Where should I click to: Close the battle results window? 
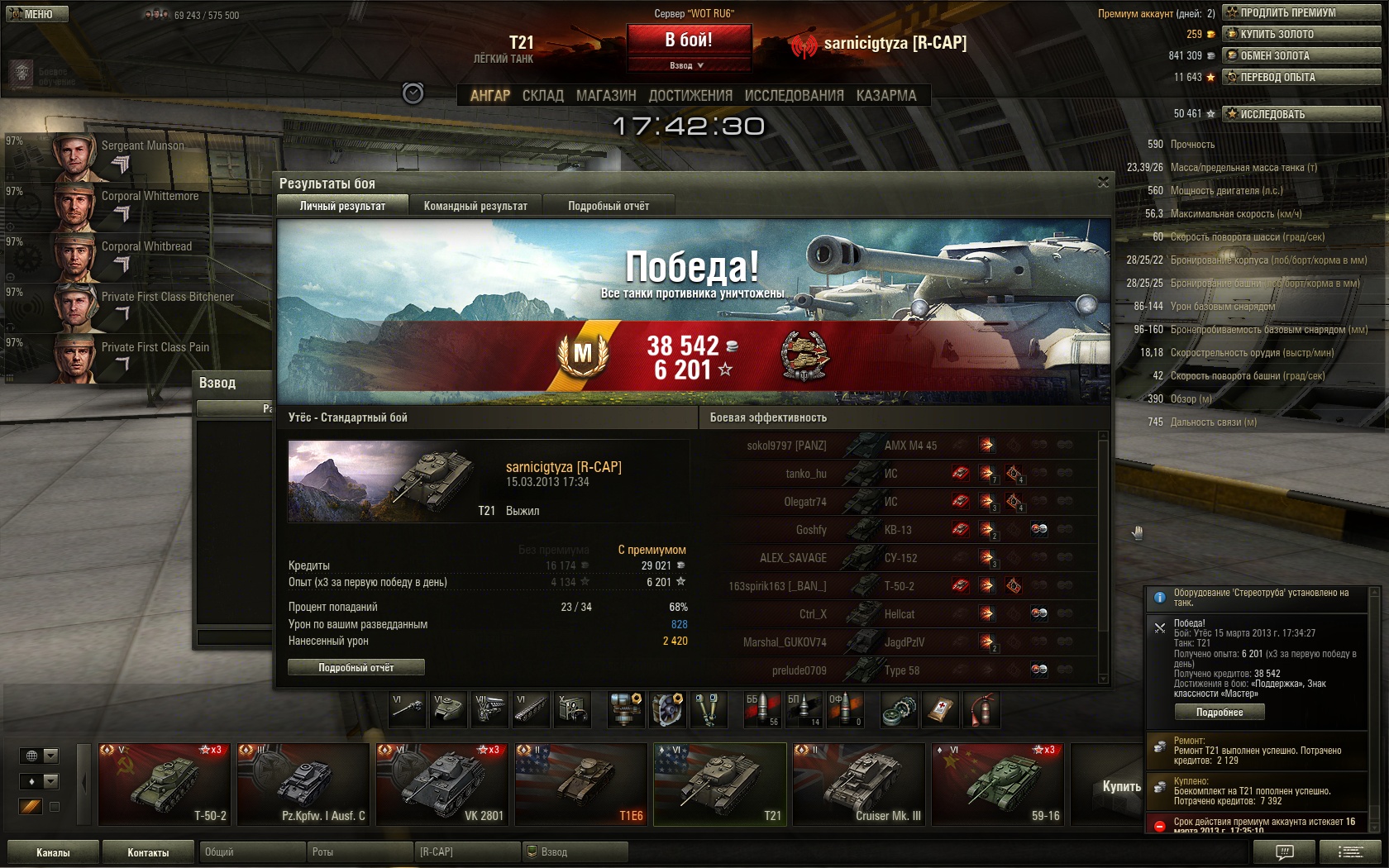coord(1103,183)
